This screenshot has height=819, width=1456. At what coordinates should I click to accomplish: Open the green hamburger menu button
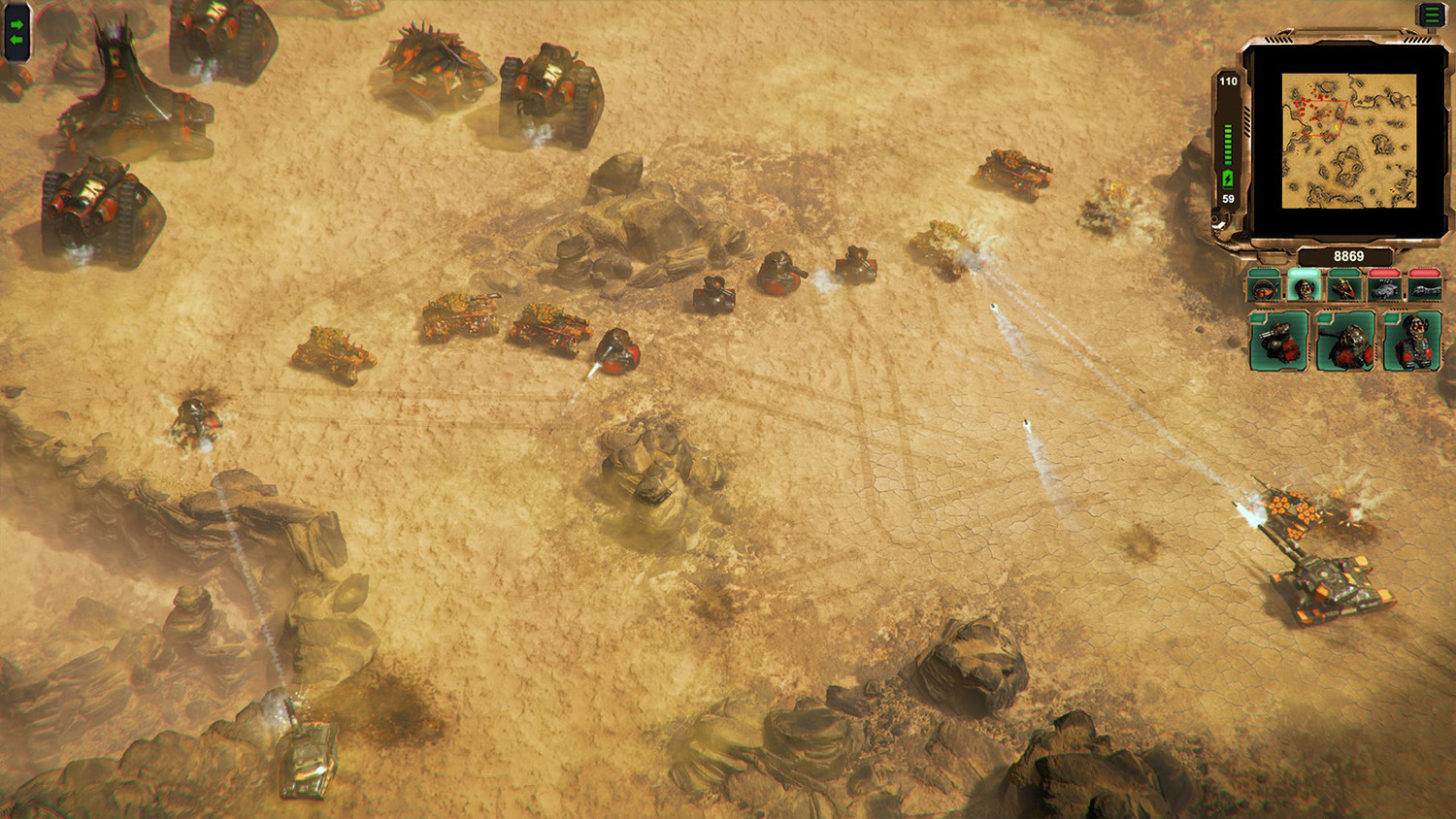point(1432,15)
